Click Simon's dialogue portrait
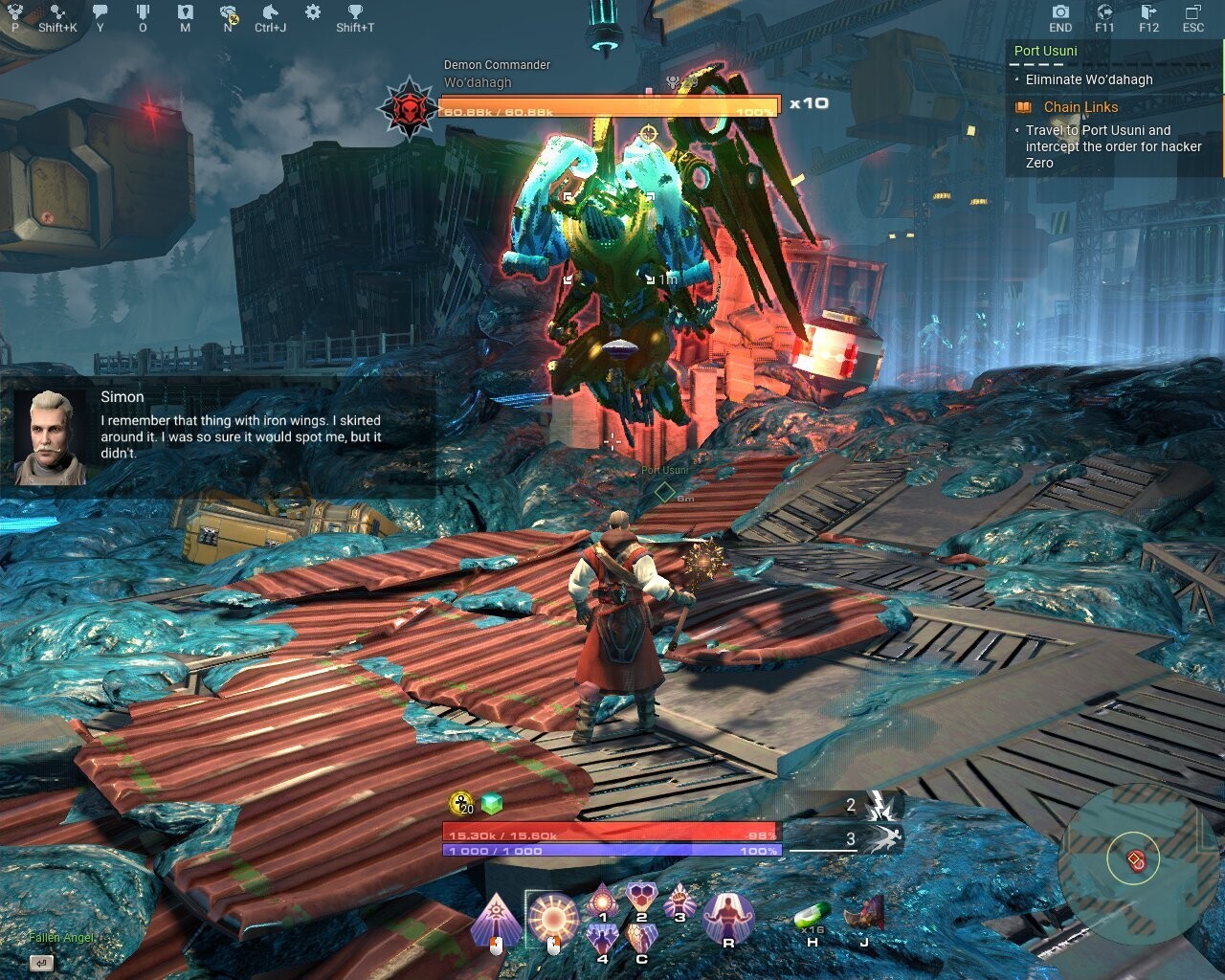Viewport: 1225px width, 980px height. tap(51, 425)
